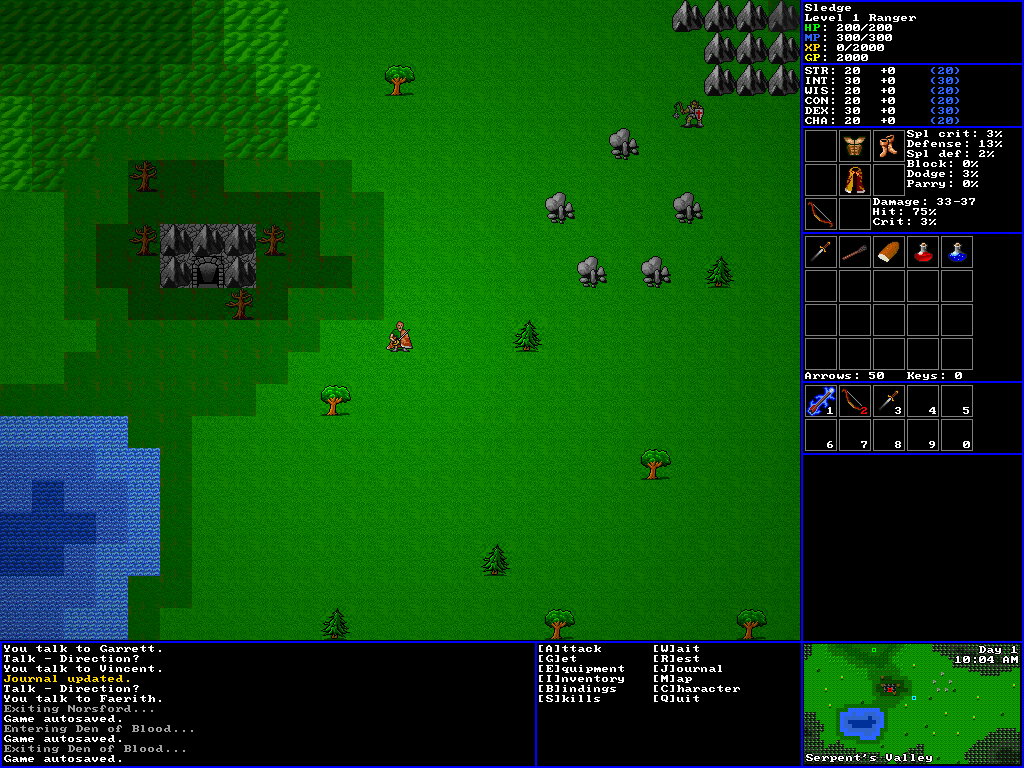This screenshot has width=1024, height=768.
Task: Select the Rest command
Action: point(676,659)
